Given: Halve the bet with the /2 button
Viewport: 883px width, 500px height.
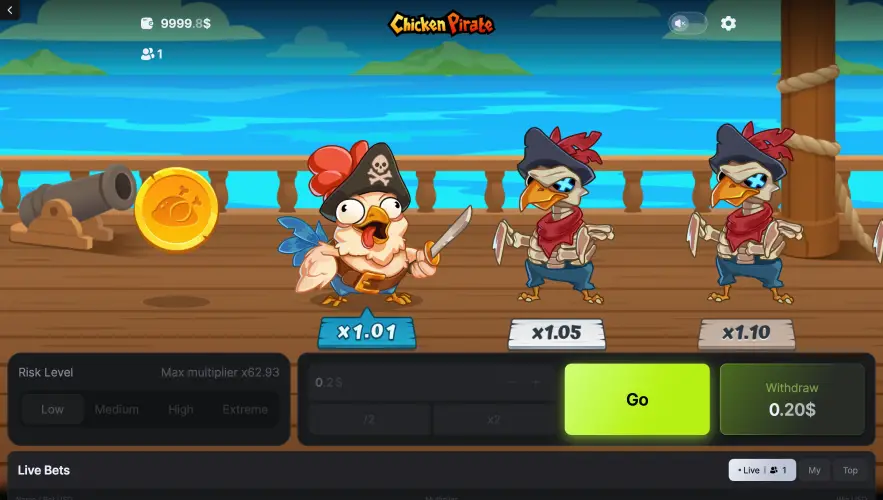Looking at the screenshot, I should pyautogui.click(x=368, y=419).
